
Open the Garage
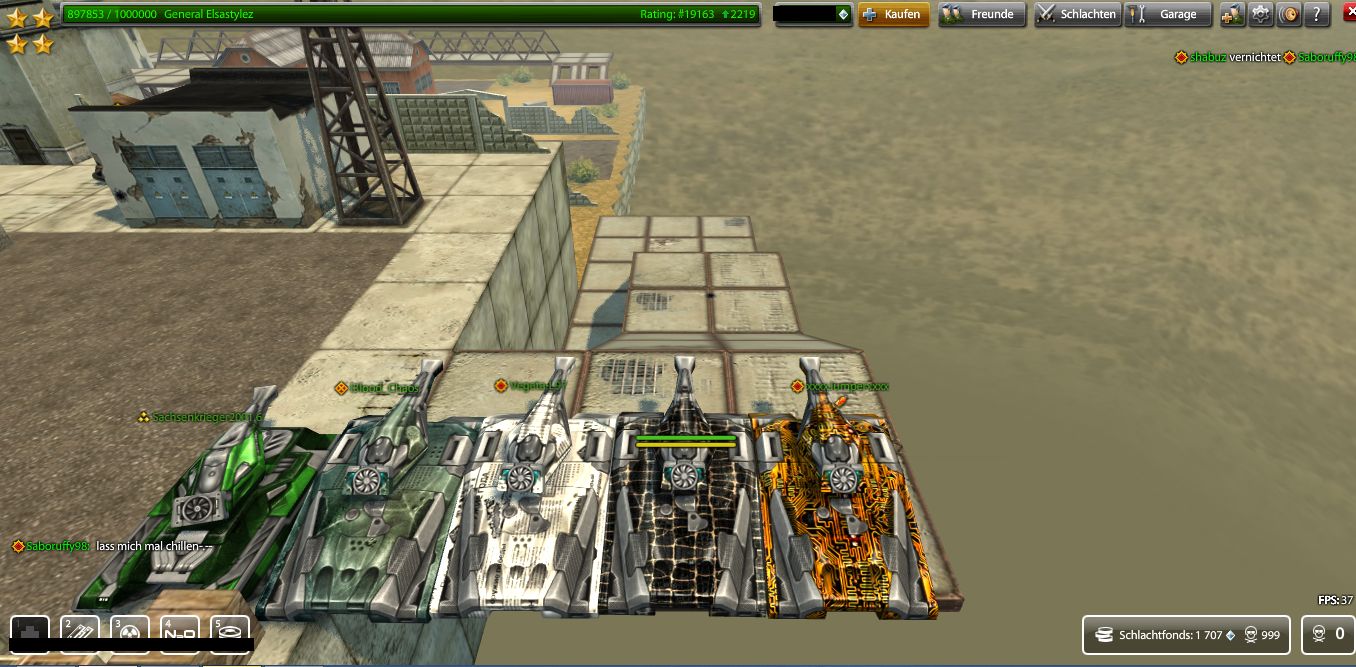(1168, 14)
